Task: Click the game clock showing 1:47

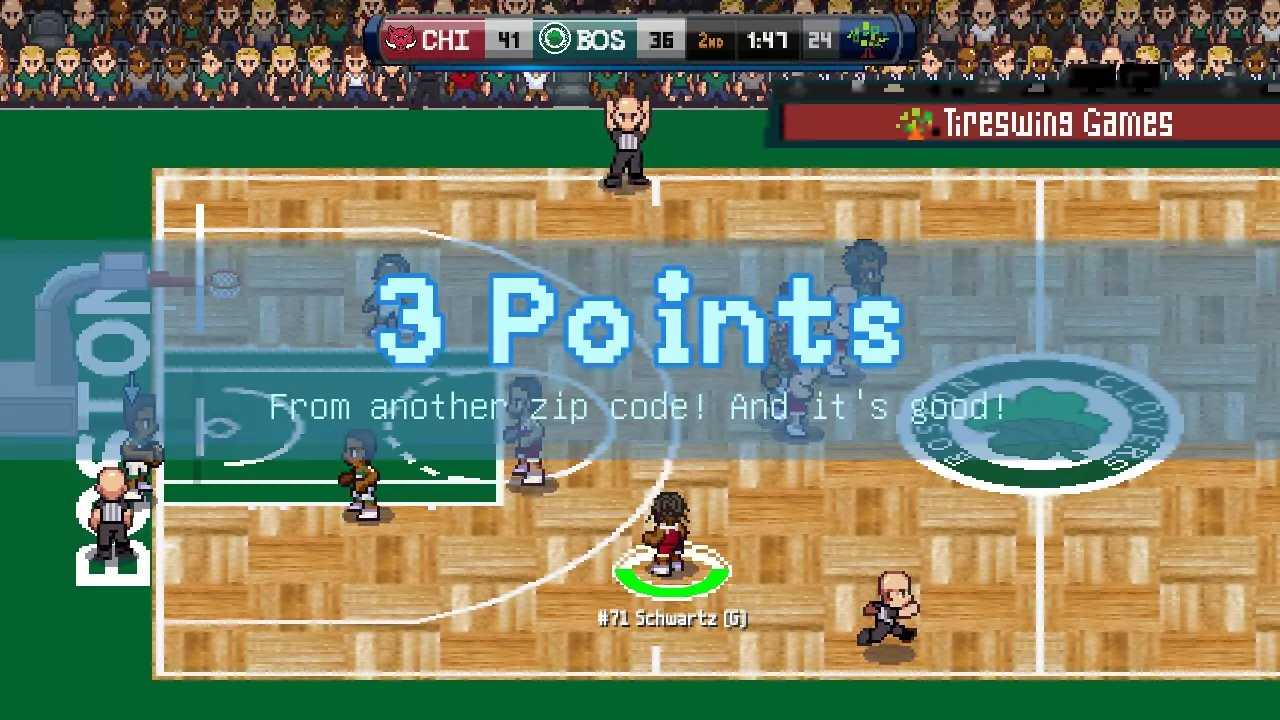Action: pos(766,40)
